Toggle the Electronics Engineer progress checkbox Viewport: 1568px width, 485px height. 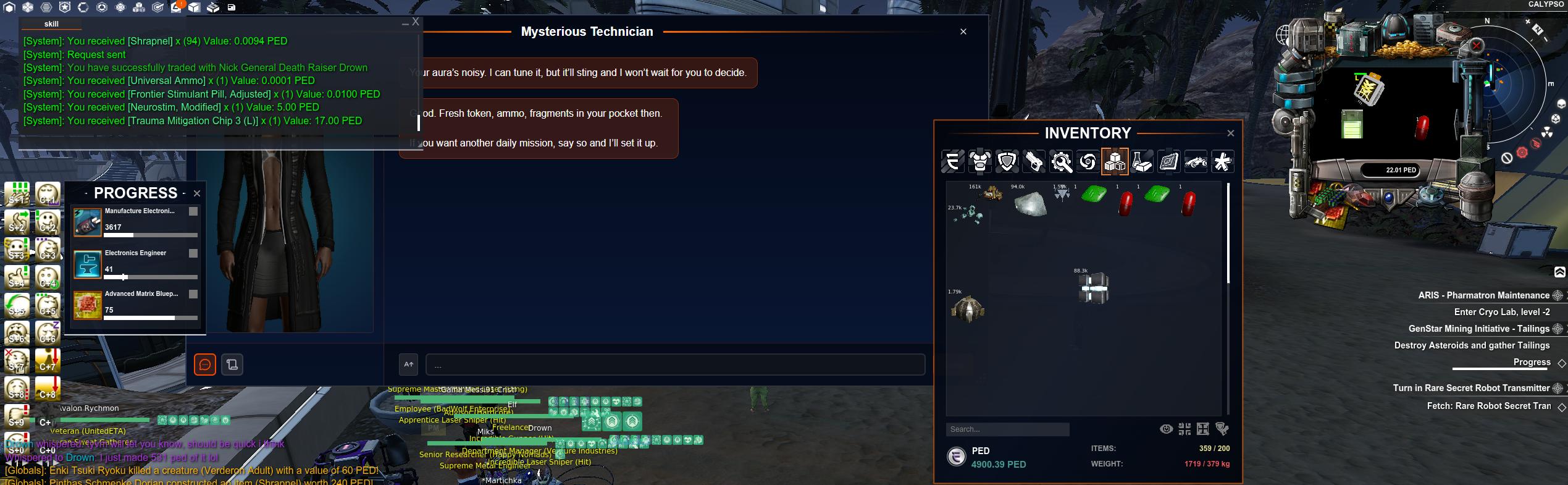click(193, 253)
